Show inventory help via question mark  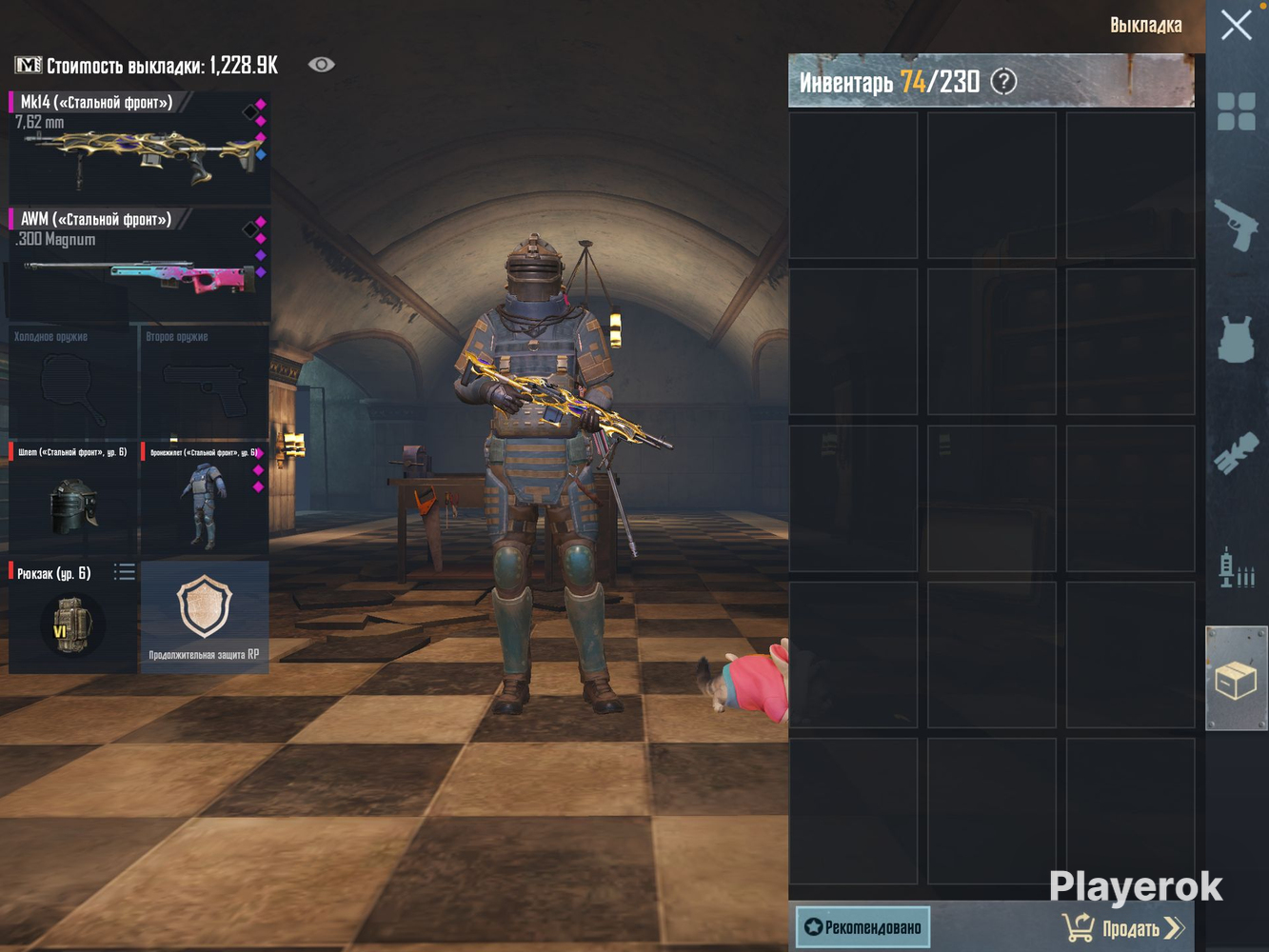pyautogui.click(x=1003, y=82)
